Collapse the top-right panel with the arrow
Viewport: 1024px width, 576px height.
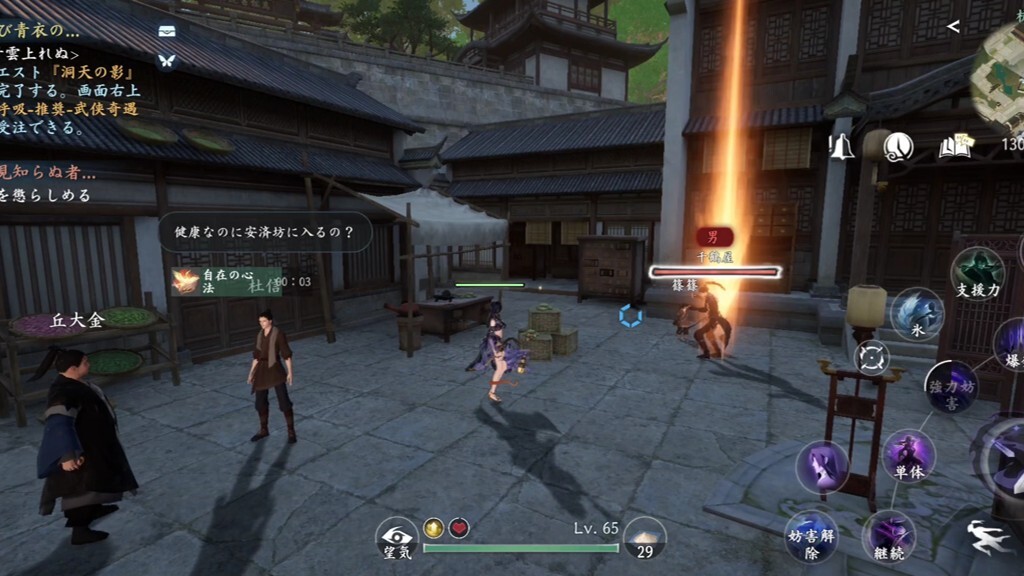953,27
